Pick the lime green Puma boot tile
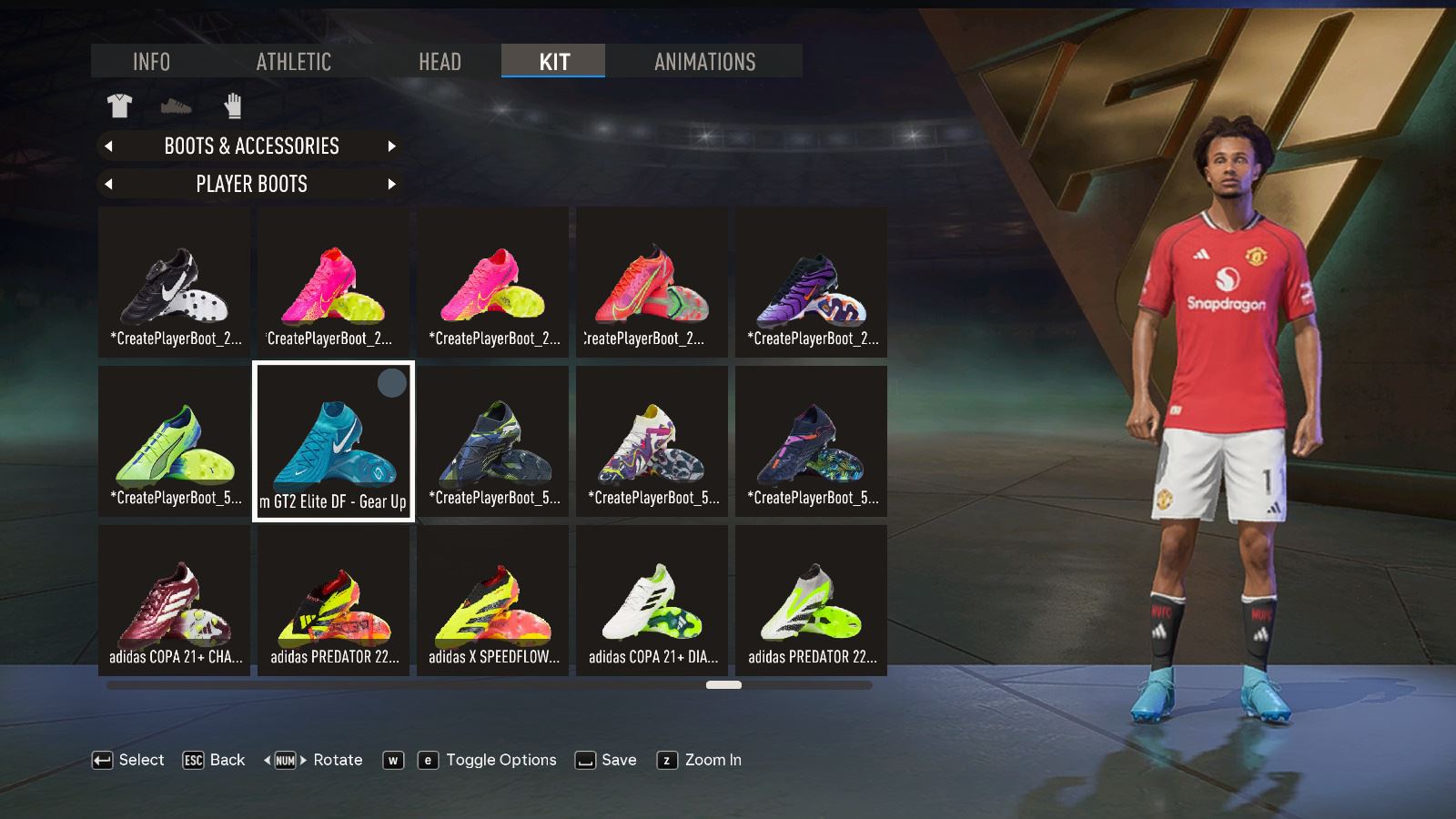 (174, 441)
